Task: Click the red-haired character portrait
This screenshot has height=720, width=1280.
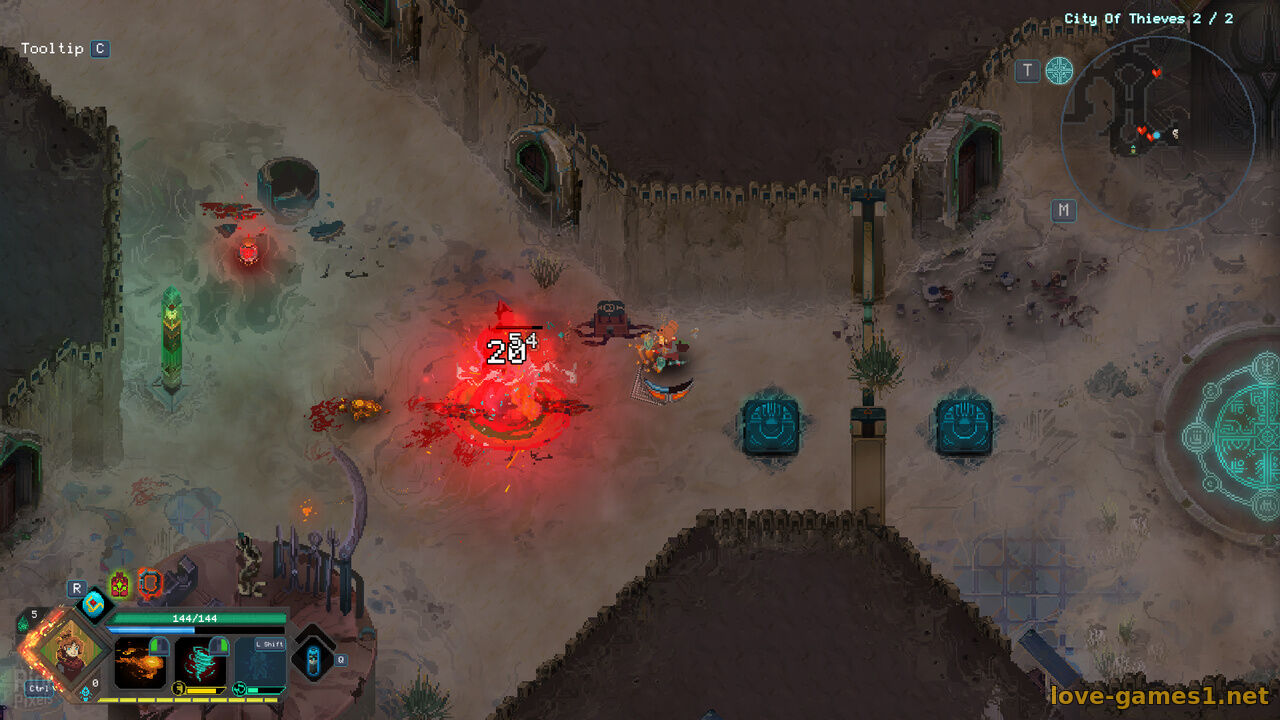Action: pos(68,650)
